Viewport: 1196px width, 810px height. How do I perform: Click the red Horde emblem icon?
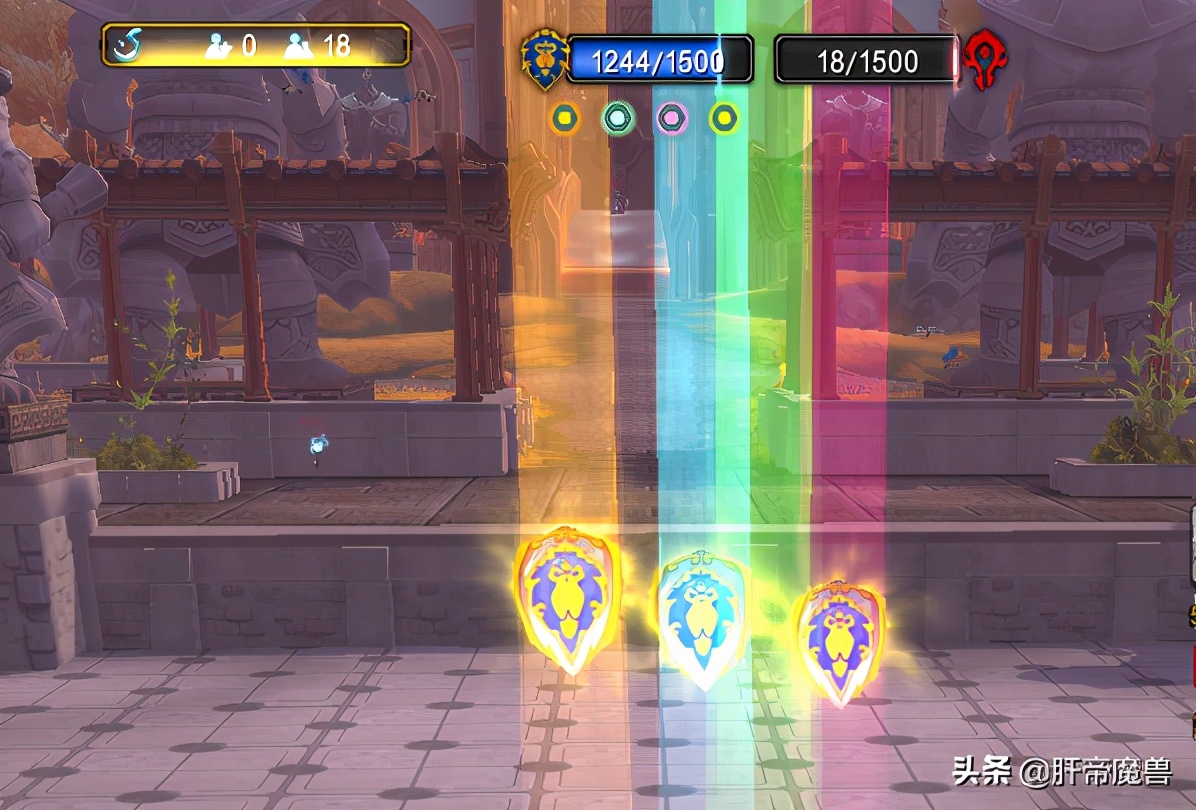986,62
